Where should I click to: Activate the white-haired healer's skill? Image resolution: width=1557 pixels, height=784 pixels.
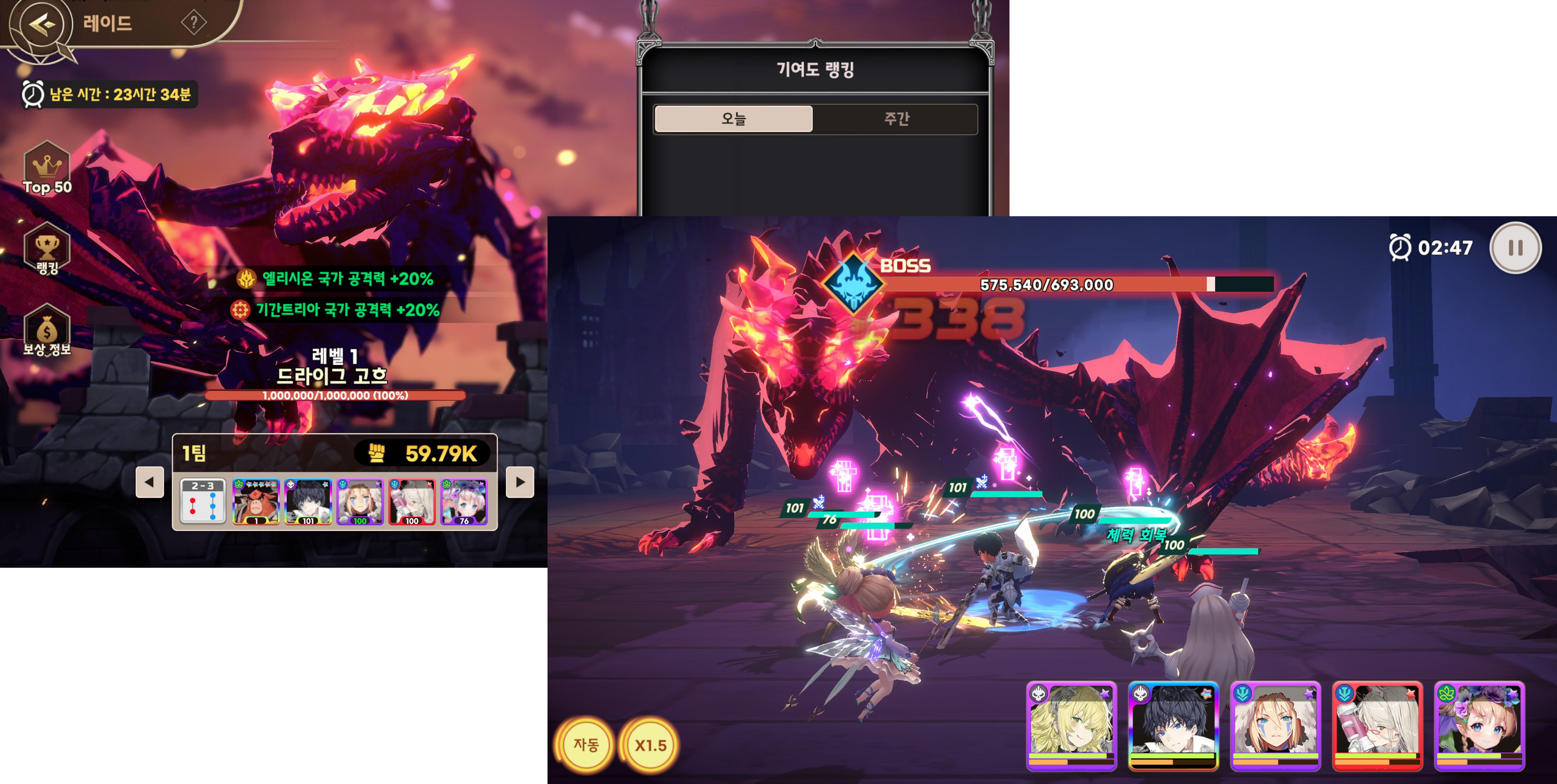pos(1377,725)
